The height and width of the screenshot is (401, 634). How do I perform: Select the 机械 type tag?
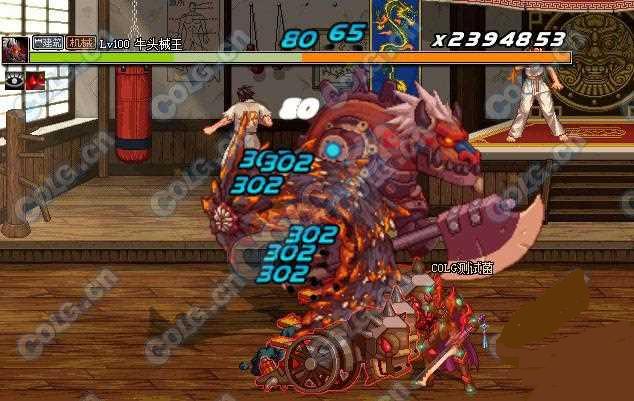pyautogui.click(x=80, y=43)
